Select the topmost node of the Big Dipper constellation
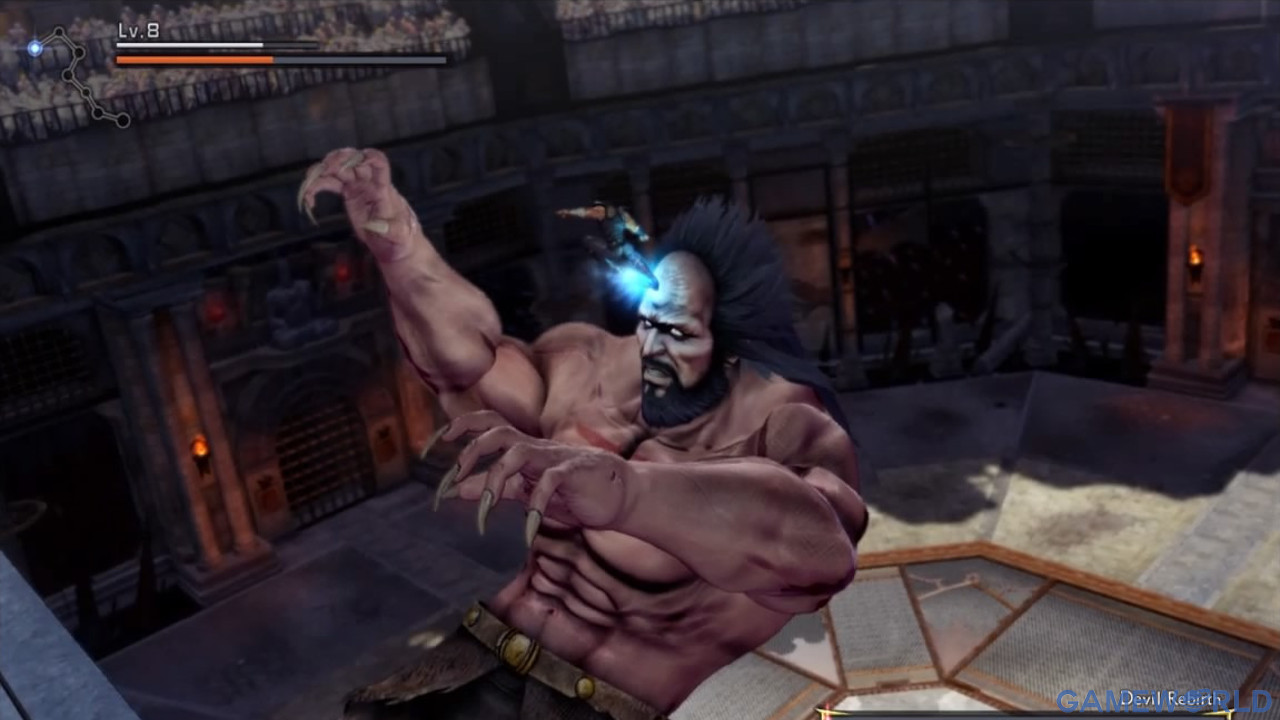 (x=58, y=31)
